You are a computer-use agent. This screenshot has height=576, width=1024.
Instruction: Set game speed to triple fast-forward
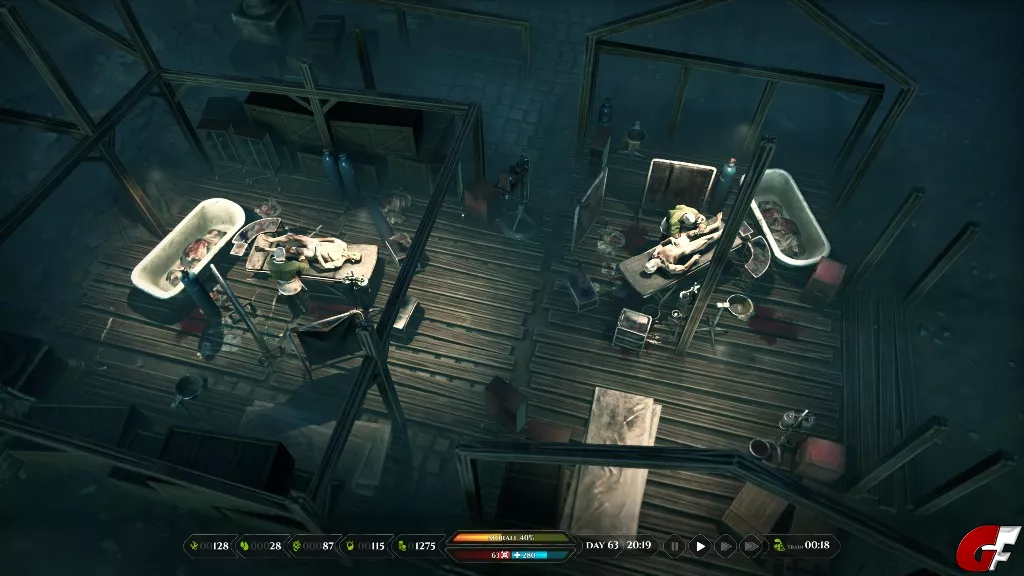pyautogui.click(x=750, y=546)
